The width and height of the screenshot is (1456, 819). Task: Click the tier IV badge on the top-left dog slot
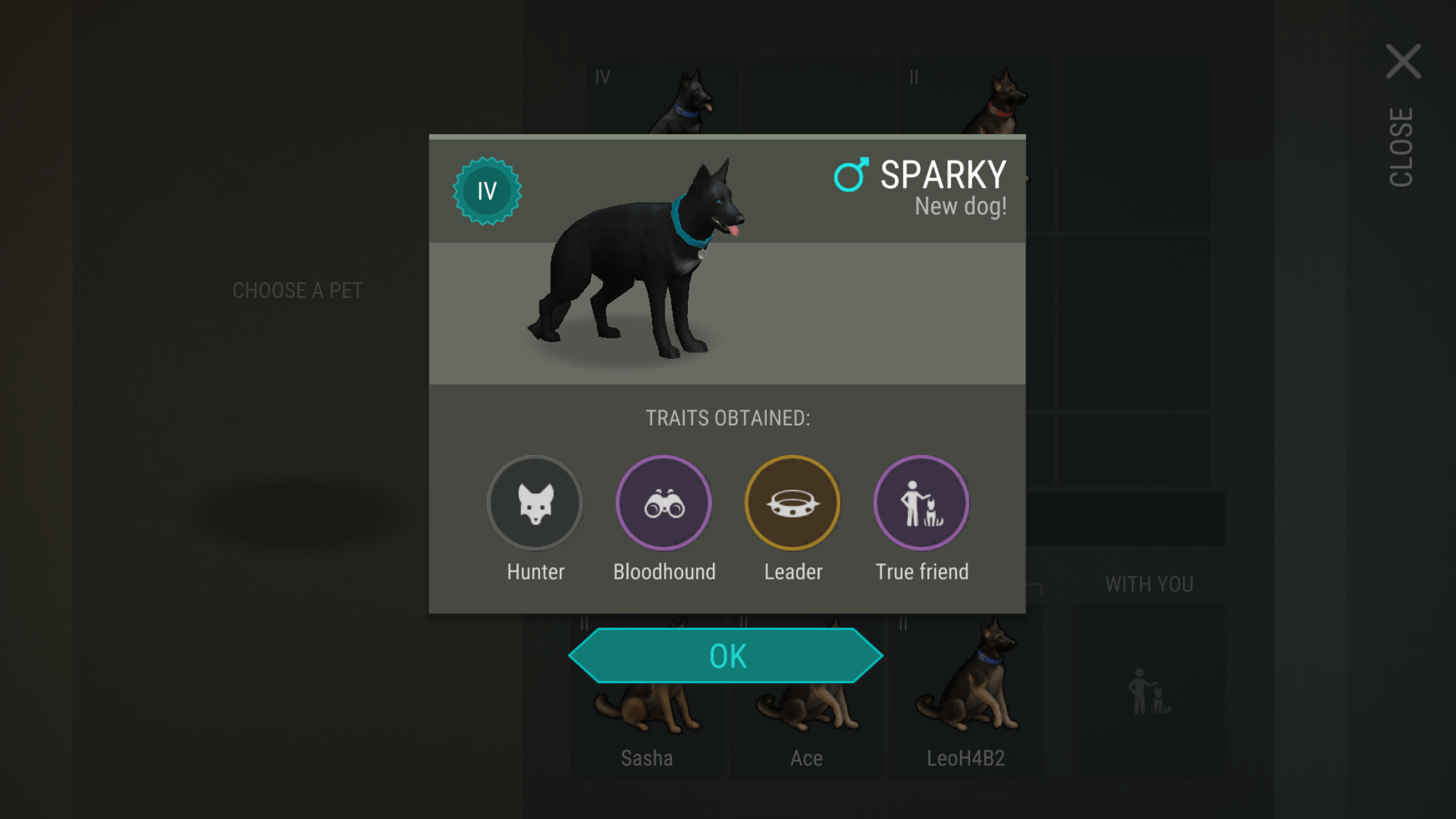(601, 77)
